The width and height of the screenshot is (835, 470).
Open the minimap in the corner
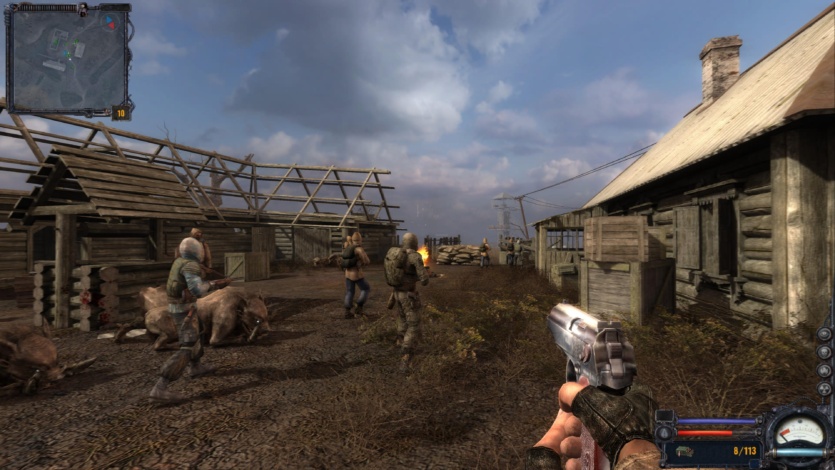pos(68,58)
